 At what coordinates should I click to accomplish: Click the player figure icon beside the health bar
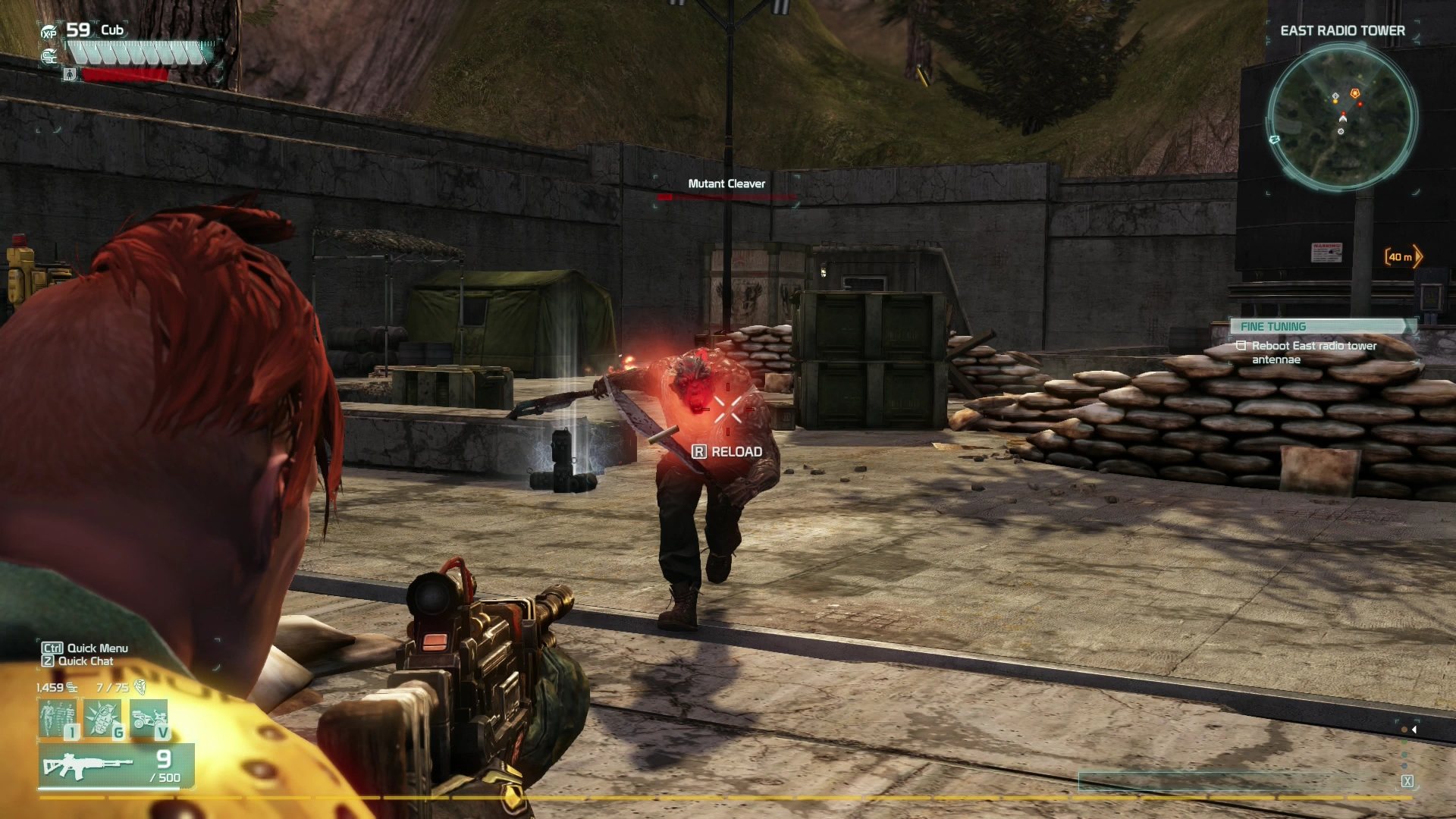click(x=69, y=76)
